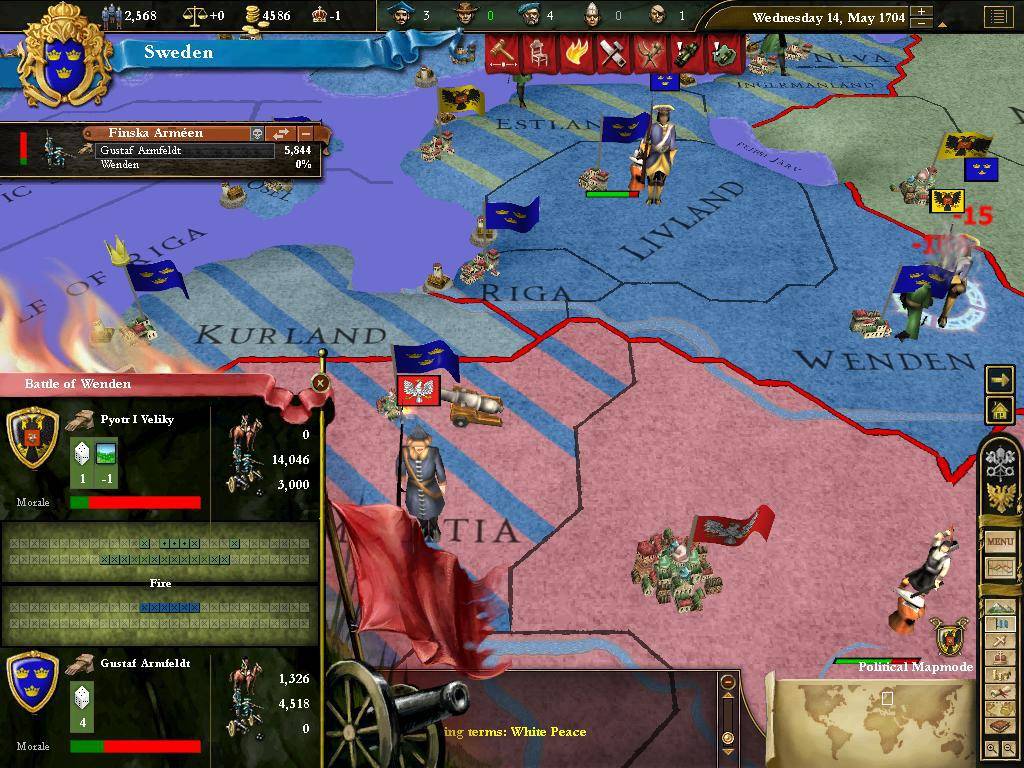Zoom in the map with the magnifier plus

point(992,748)
